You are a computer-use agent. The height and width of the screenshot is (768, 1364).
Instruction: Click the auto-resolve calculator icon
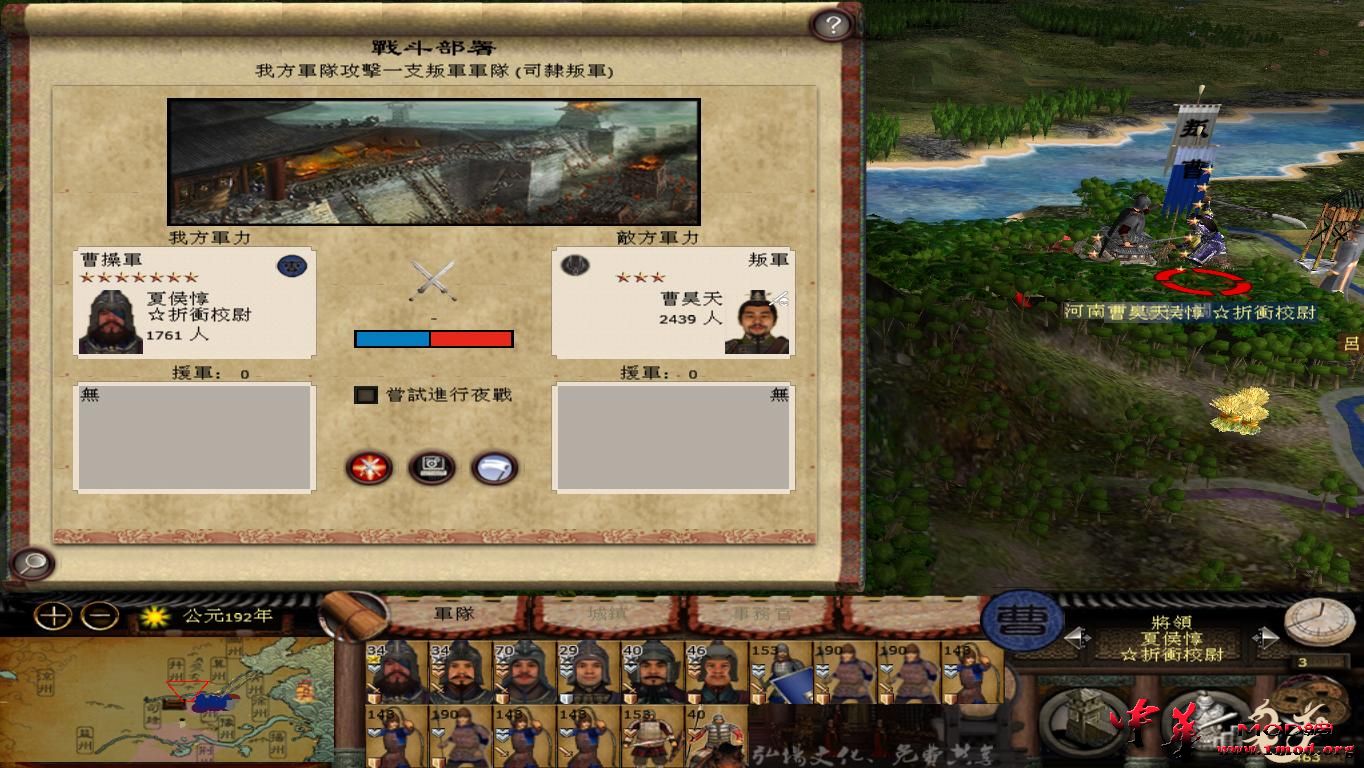[x=432, y=468]
